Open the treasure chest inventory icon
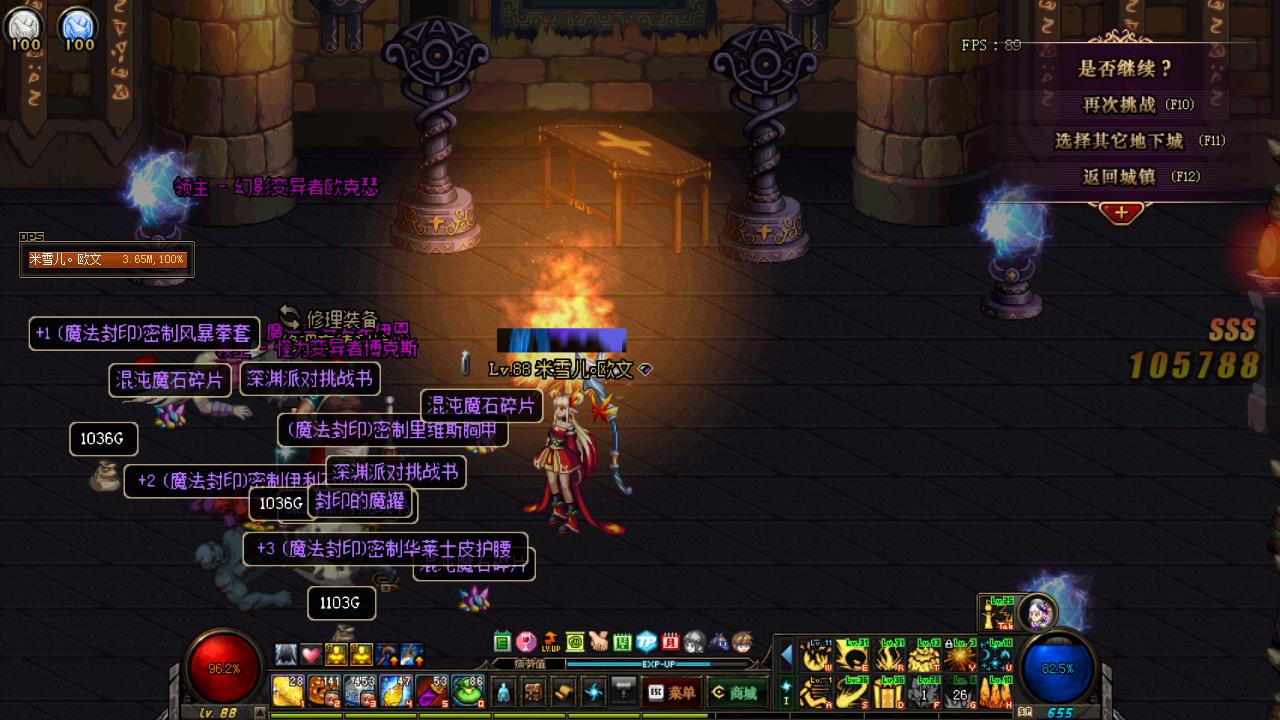This screenshot has height=720, width=1280. coord(534,692)
